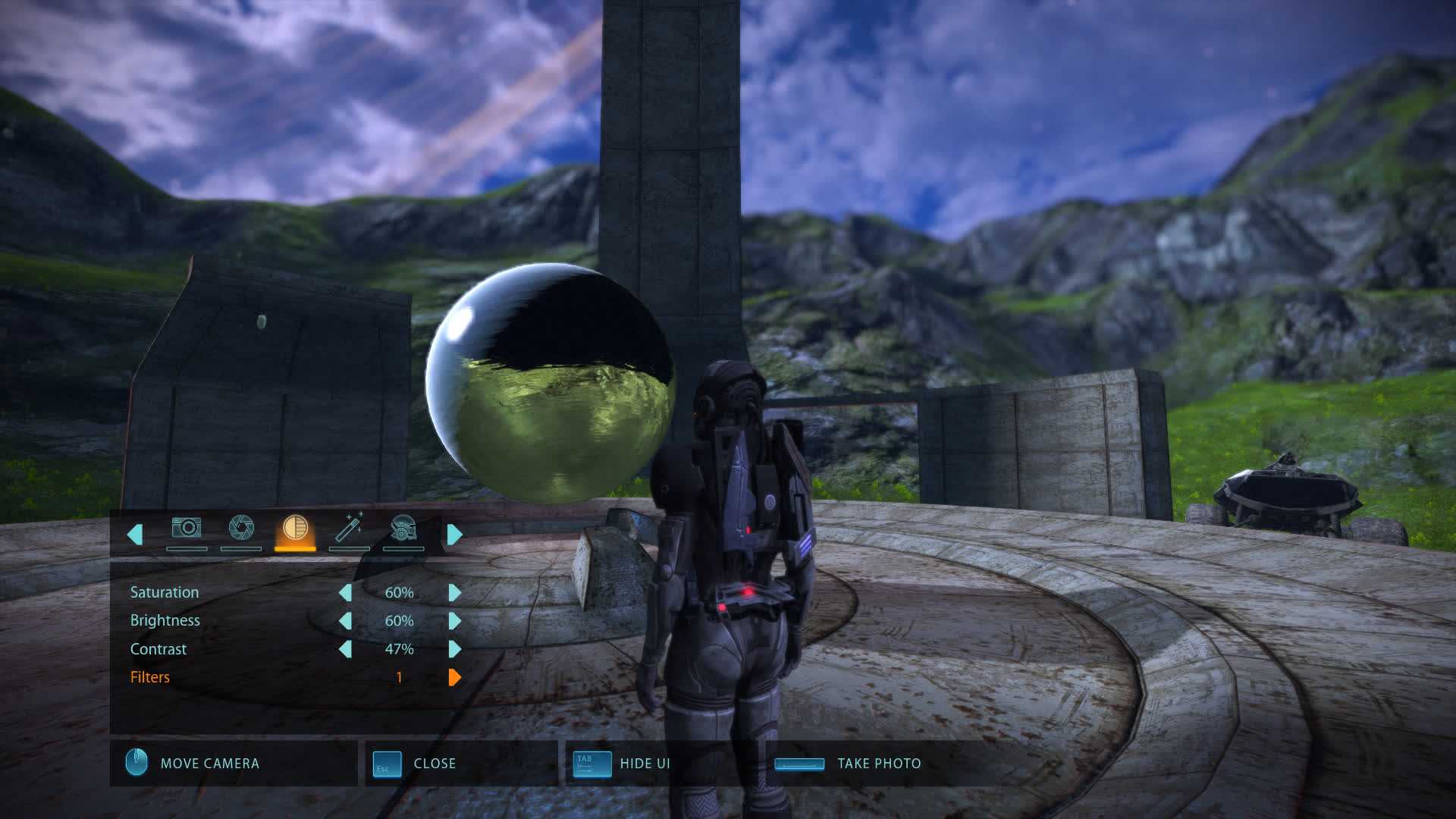Viewport: 1456px width, 819px height.
Task: Go to the next tab with right arrow
Action: (455, 535)
